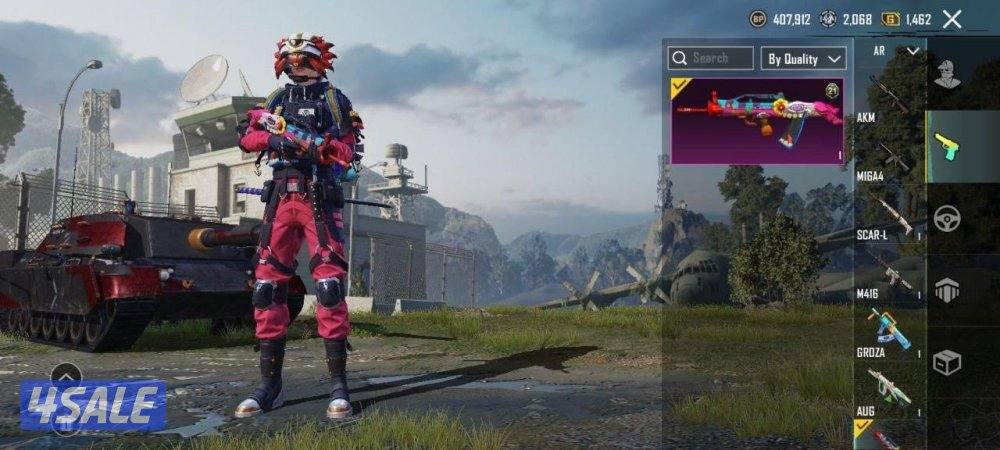Click the weapon skin Search field
This screenshot has height=450, width=1000.
point(711,58)
